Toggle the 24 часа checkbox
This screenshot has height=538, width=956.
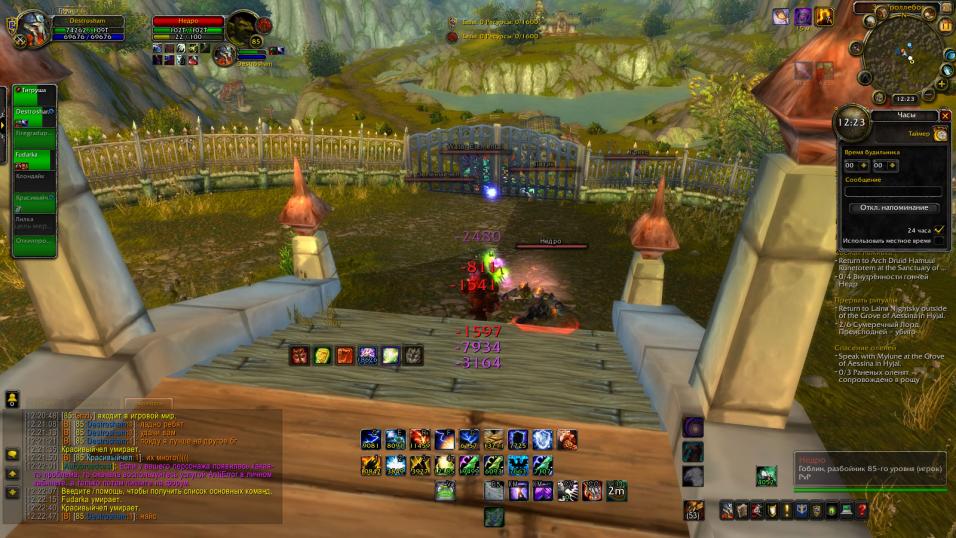pyautogui.click(x=939, y=230)
